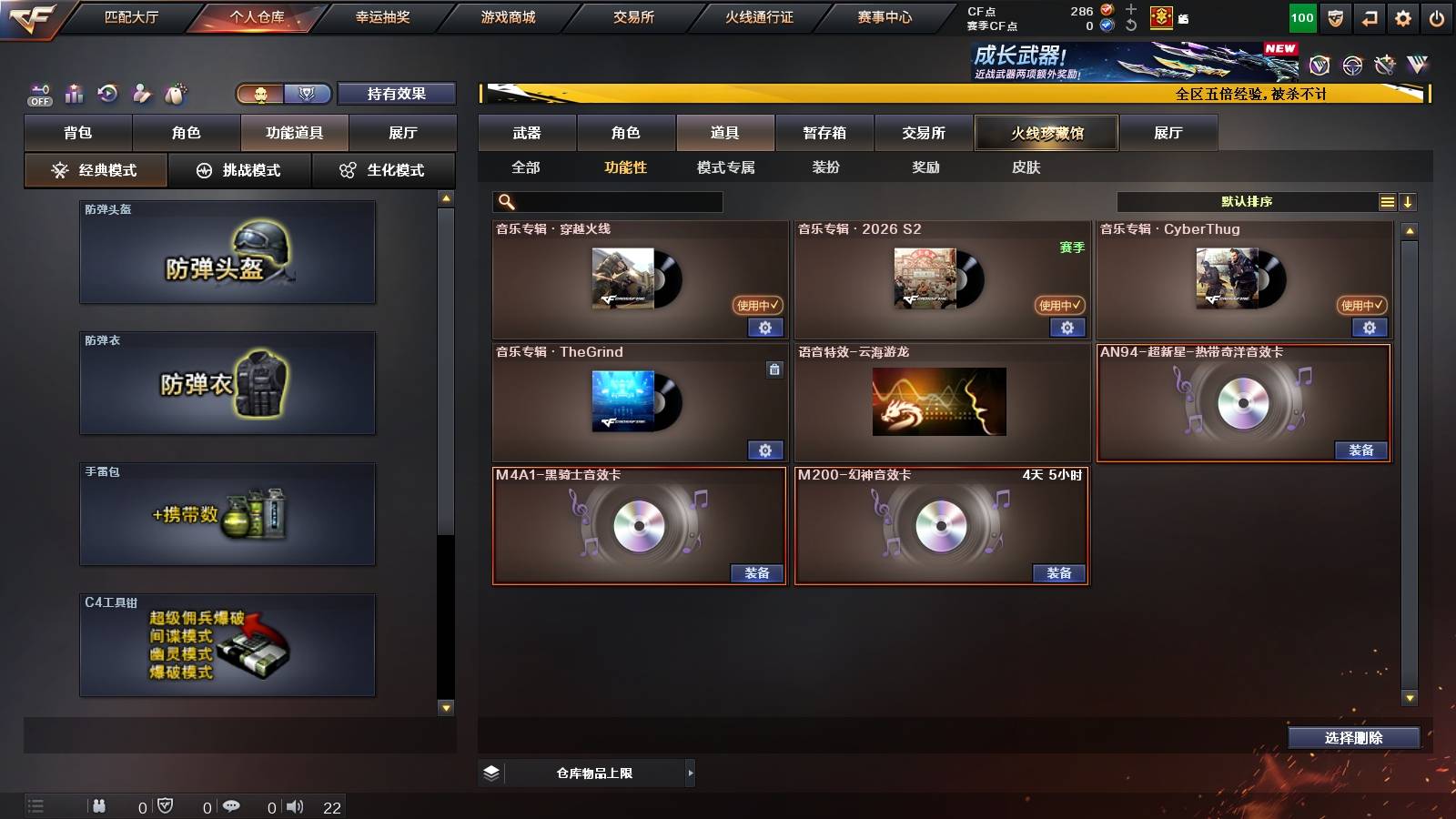Click the 持有效果 button
The width and height of the screenshot is (1456, 819).
397,94
